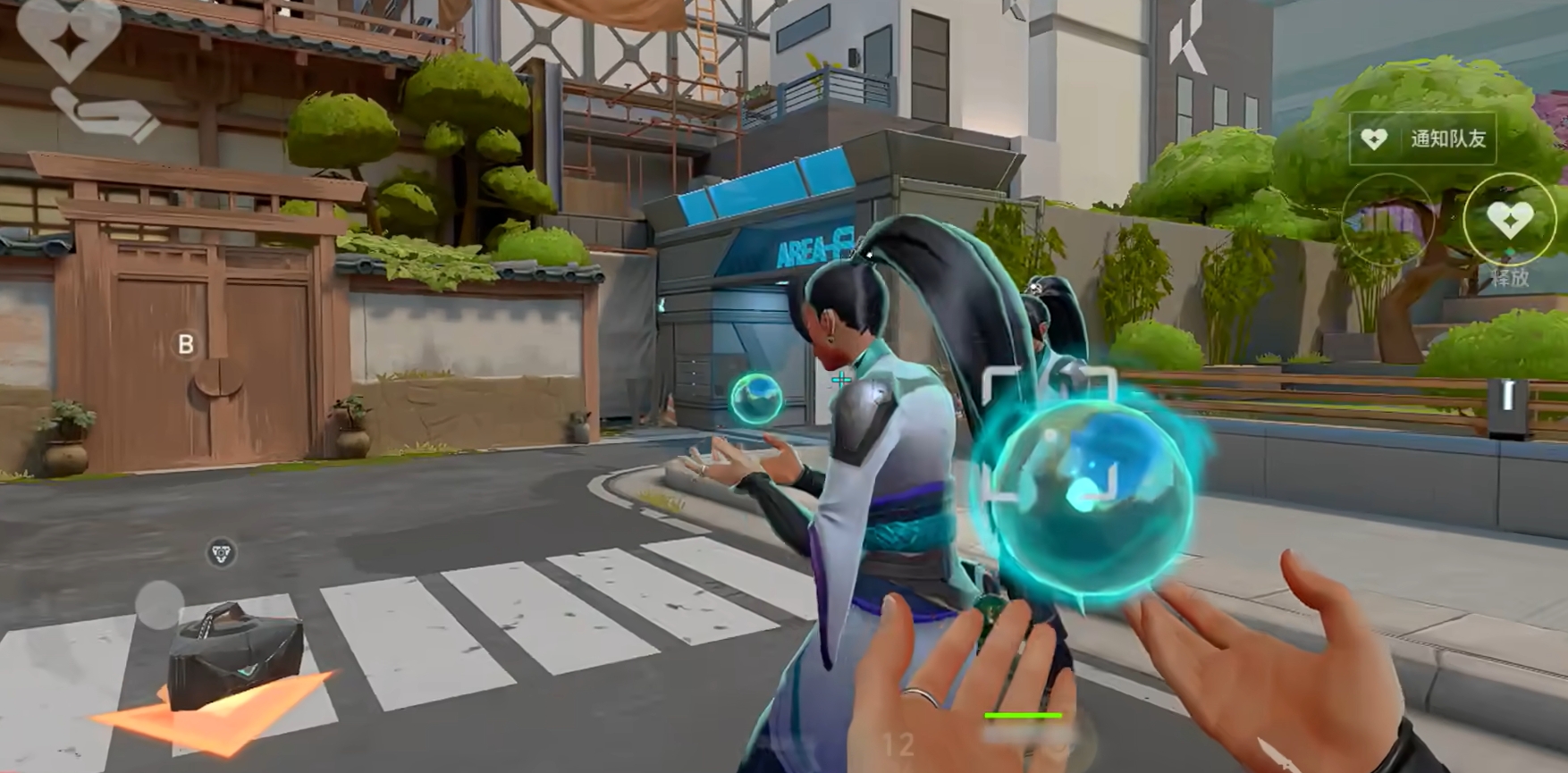Select the large heart ability icon
Screen dimensions: 1568x773
(68, 36)
